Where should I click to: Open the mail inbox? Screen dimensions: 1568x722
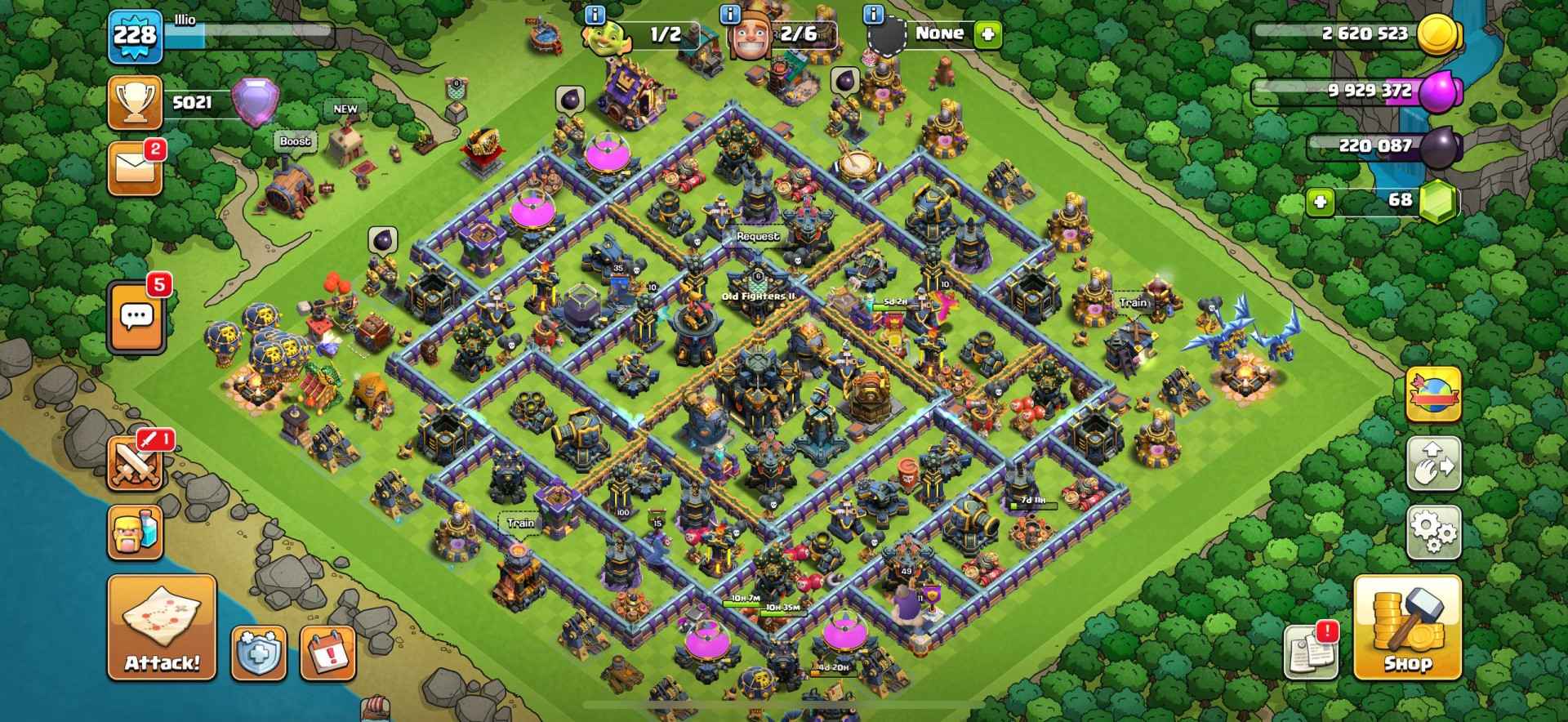pyautogui.click(x=135, y=169)
